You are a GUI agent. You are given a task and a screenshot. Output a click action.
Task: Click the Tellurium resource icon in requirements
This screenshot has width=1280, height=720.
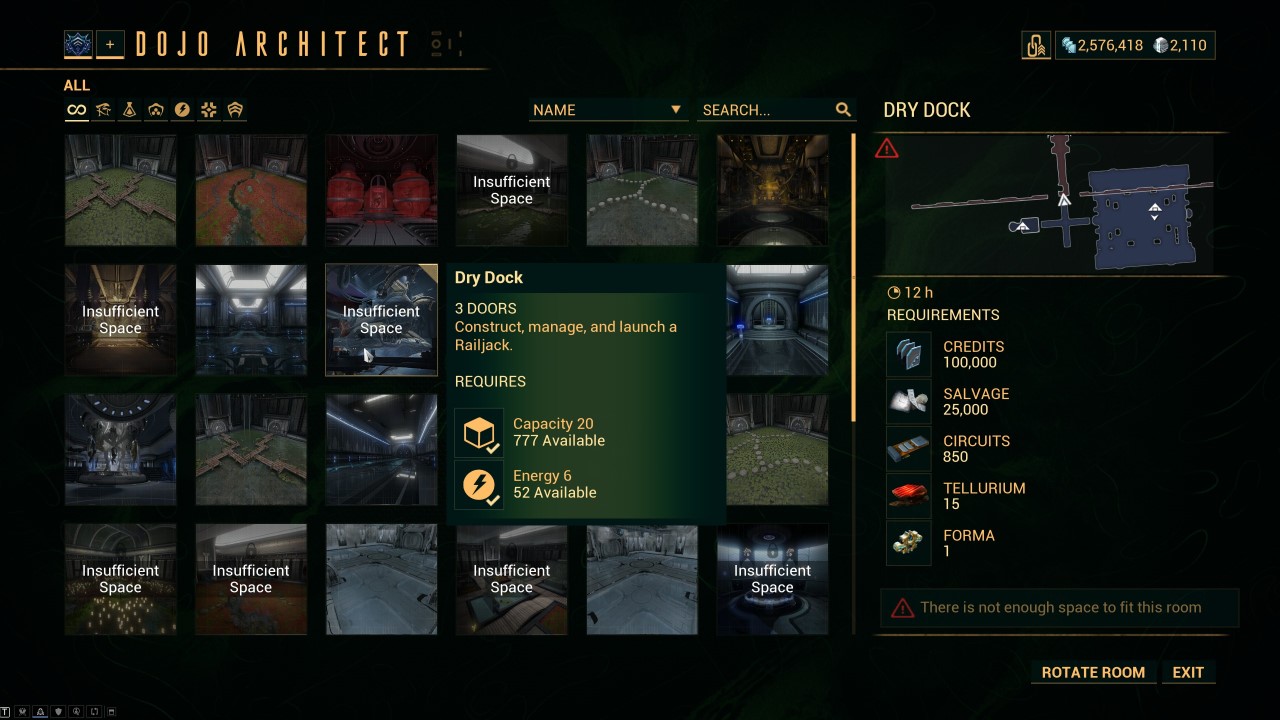(908, 496)
